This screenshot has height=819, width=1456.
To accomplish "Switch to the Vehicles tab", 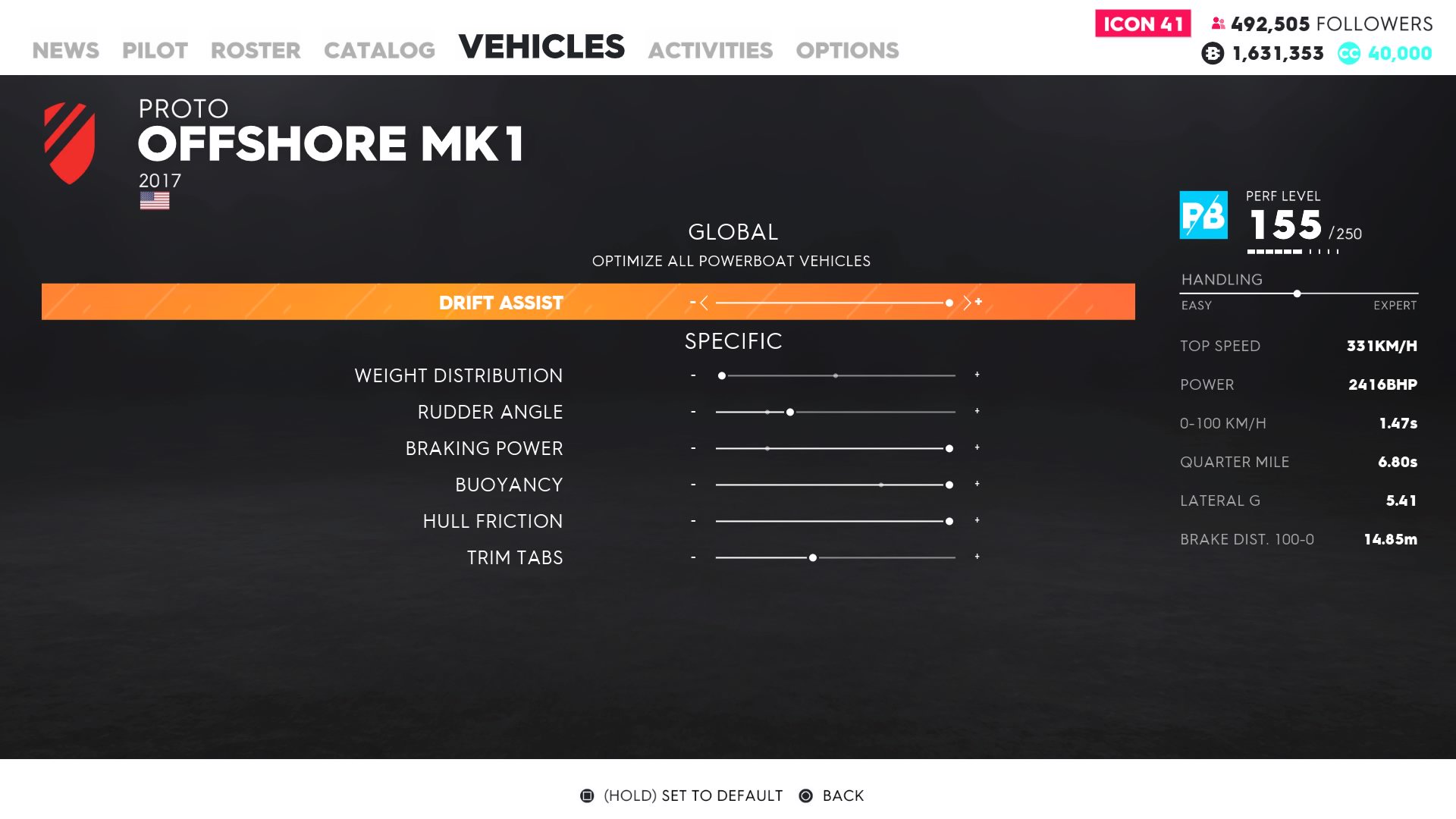I will click(x=541, y=47).
